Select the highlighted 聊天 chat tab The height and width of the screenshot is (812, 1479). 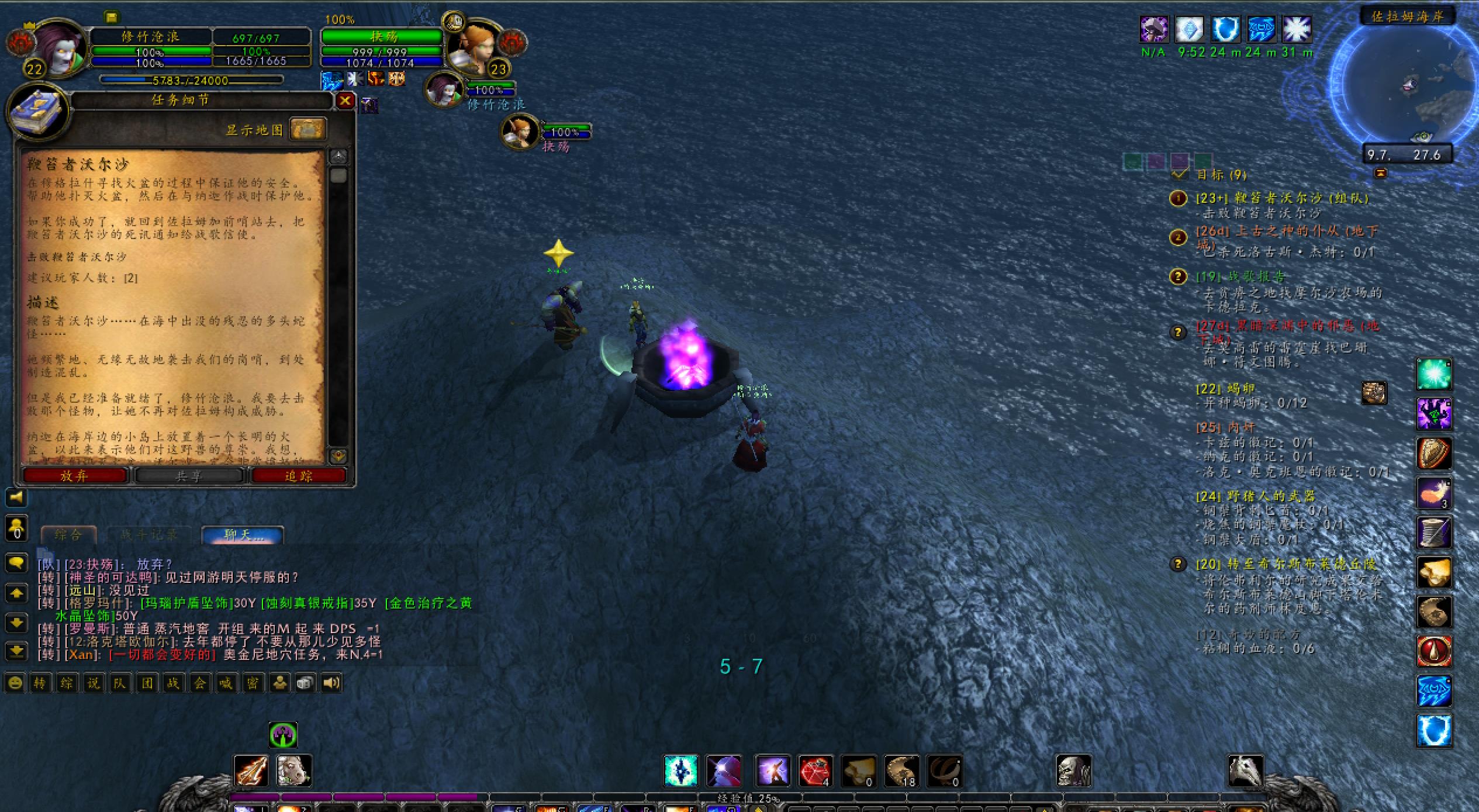pyautogui.click(x=243, y=534)
